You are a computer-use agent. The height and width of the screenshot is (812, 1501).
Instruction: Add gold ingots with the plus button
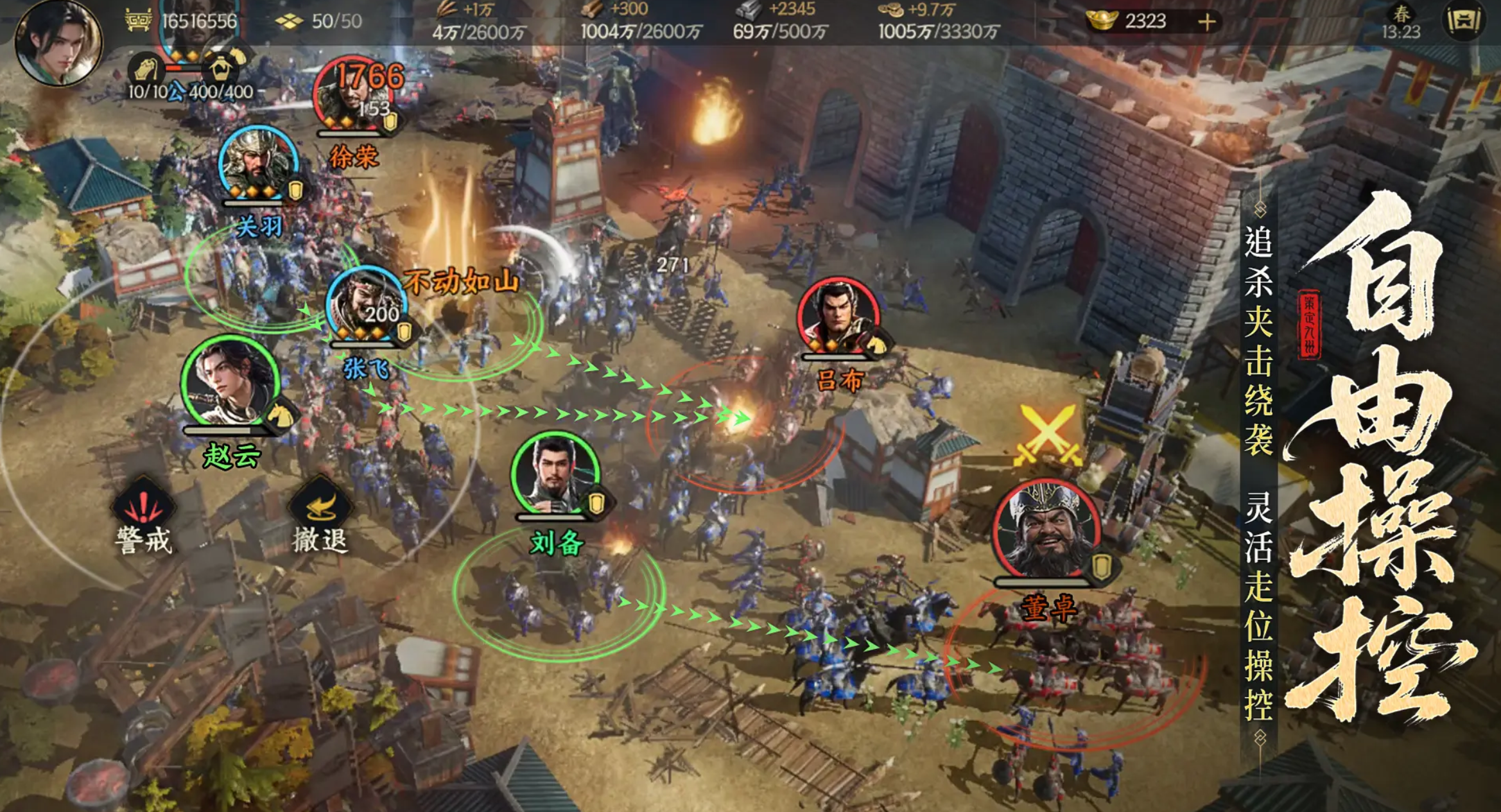click(x=1206, y=22)
